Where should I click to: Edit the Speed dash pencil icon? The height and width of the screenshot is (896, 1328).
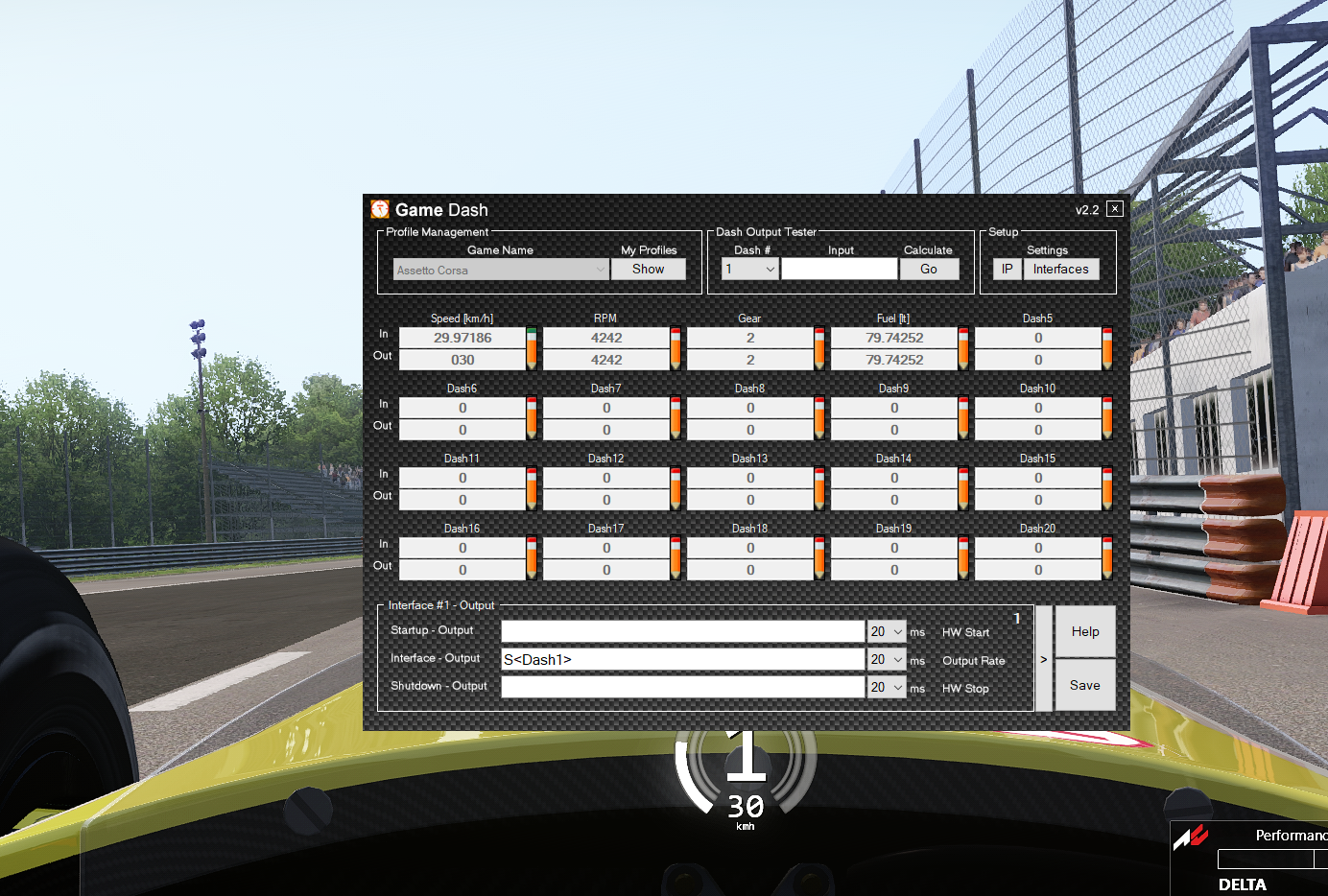(x=532, y=348)
